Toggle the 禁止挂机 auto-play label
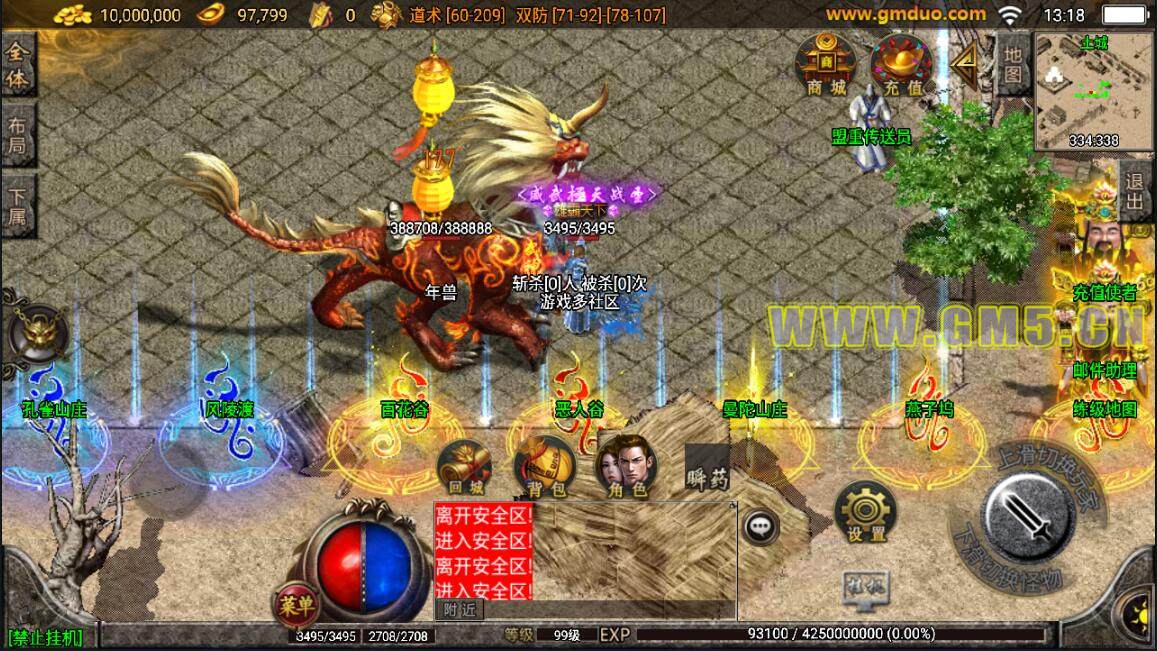 [46, 636]
